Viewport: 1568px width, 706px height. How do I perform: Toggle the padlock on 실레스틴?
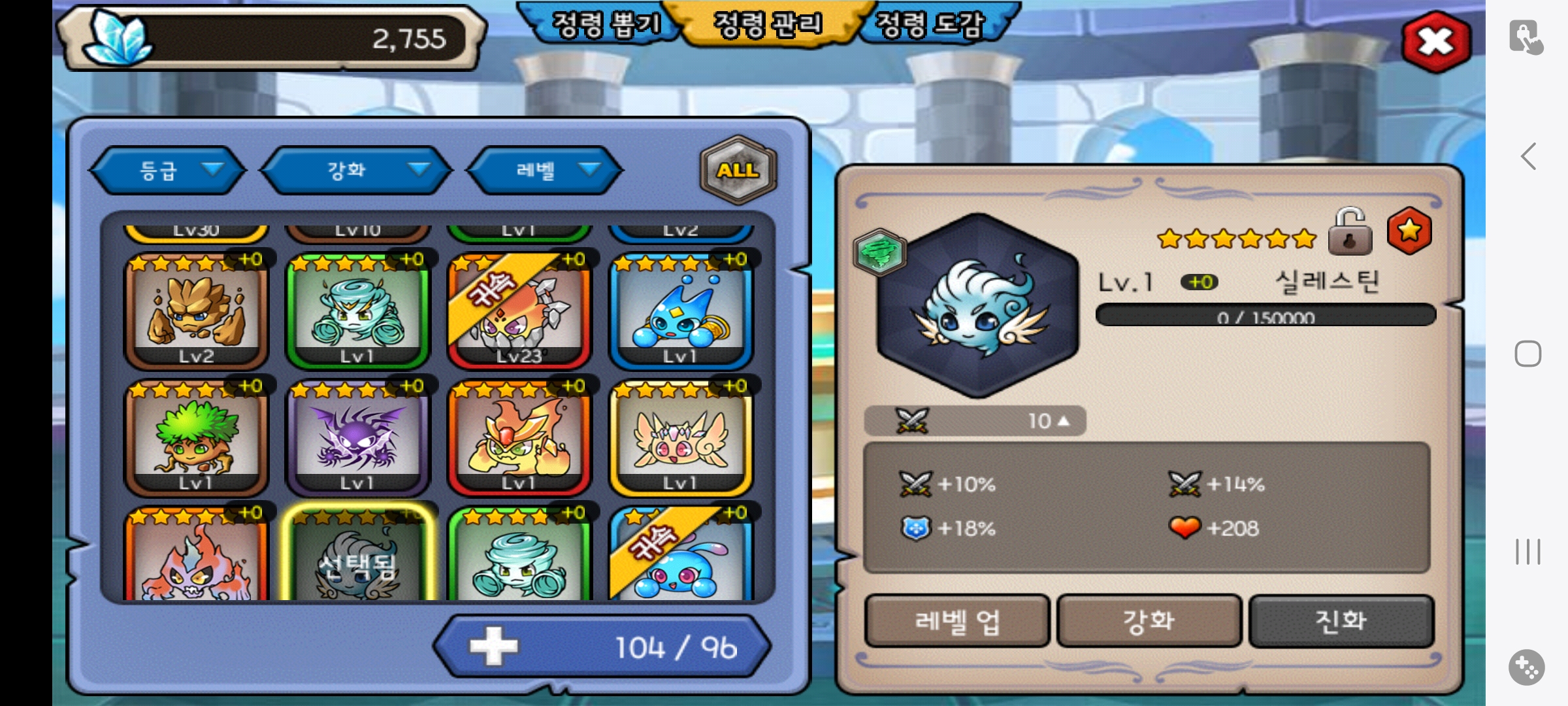[1350, 231]
